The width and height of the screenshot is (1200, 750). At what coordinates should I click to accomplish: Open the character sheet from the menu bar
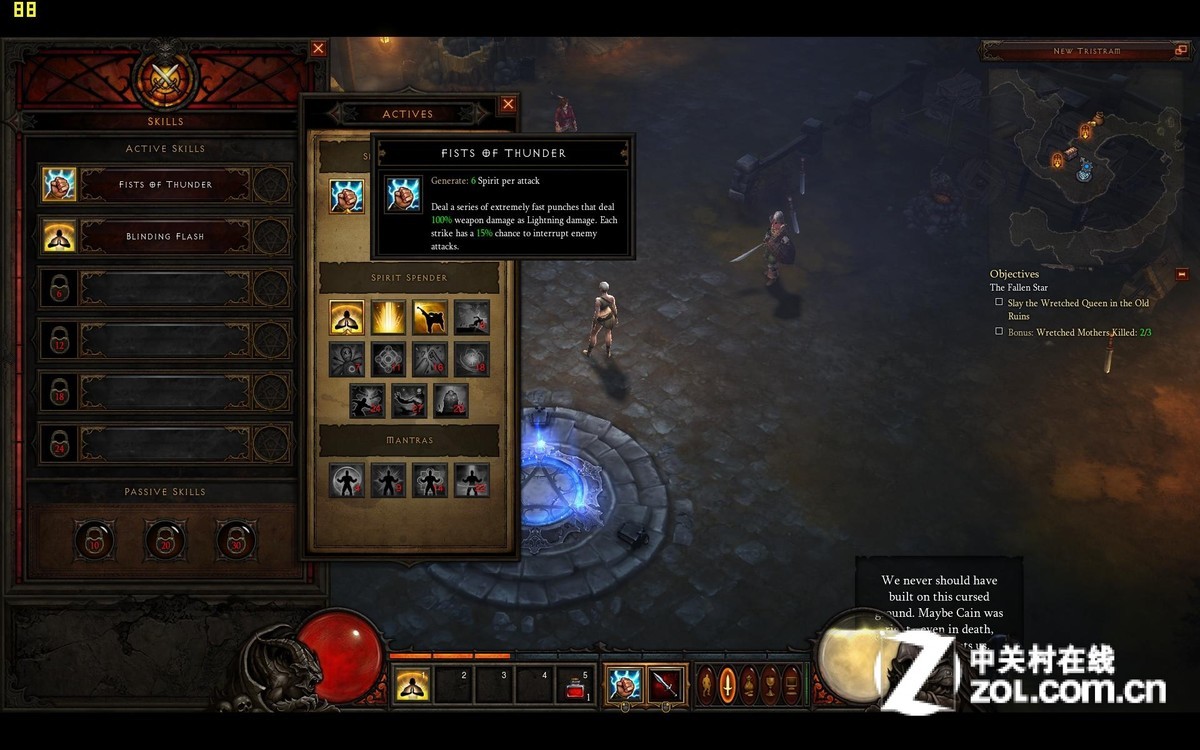(706, 685)
